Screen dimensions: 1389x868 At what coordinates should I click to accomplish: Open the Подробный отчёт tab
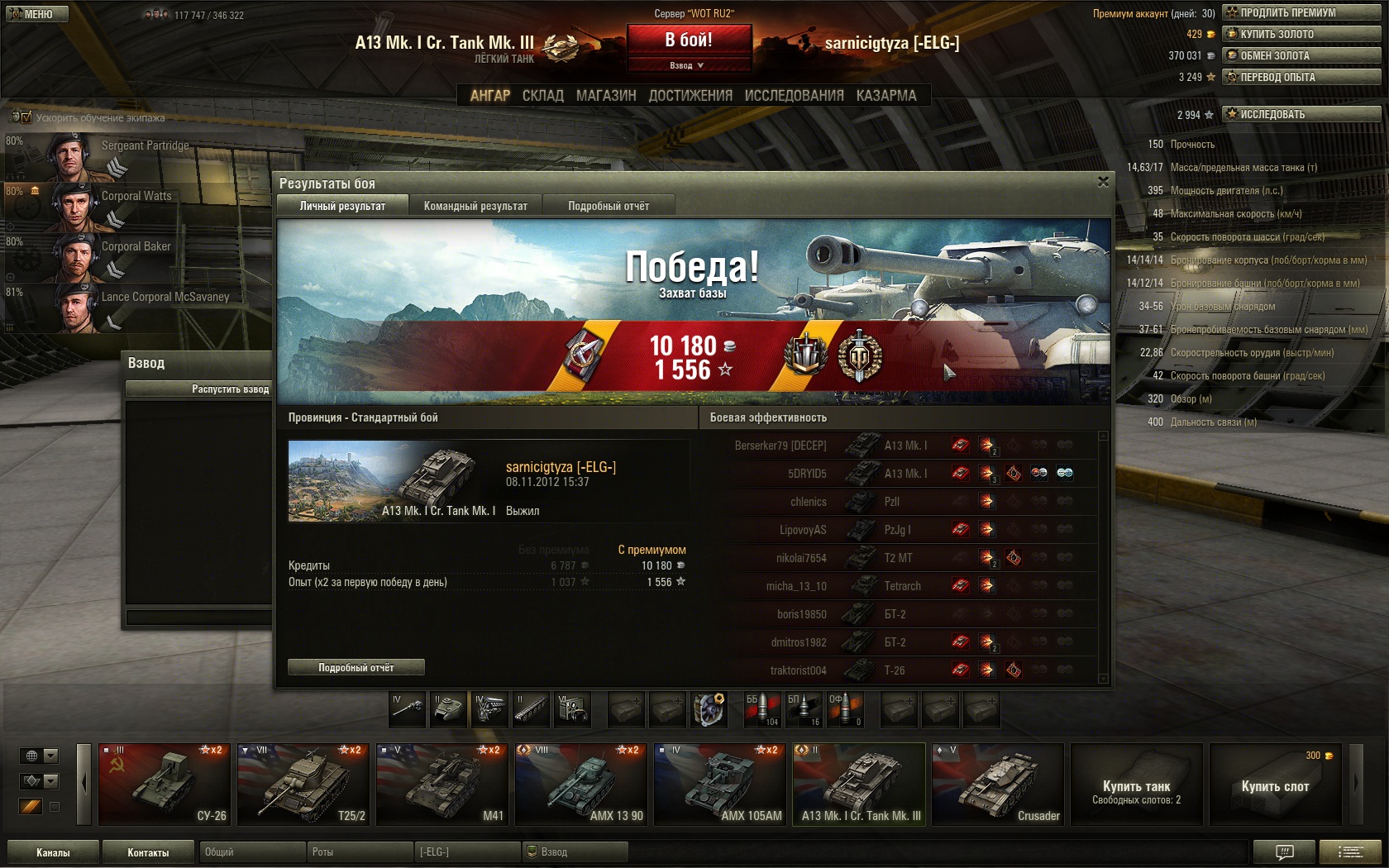609,206
